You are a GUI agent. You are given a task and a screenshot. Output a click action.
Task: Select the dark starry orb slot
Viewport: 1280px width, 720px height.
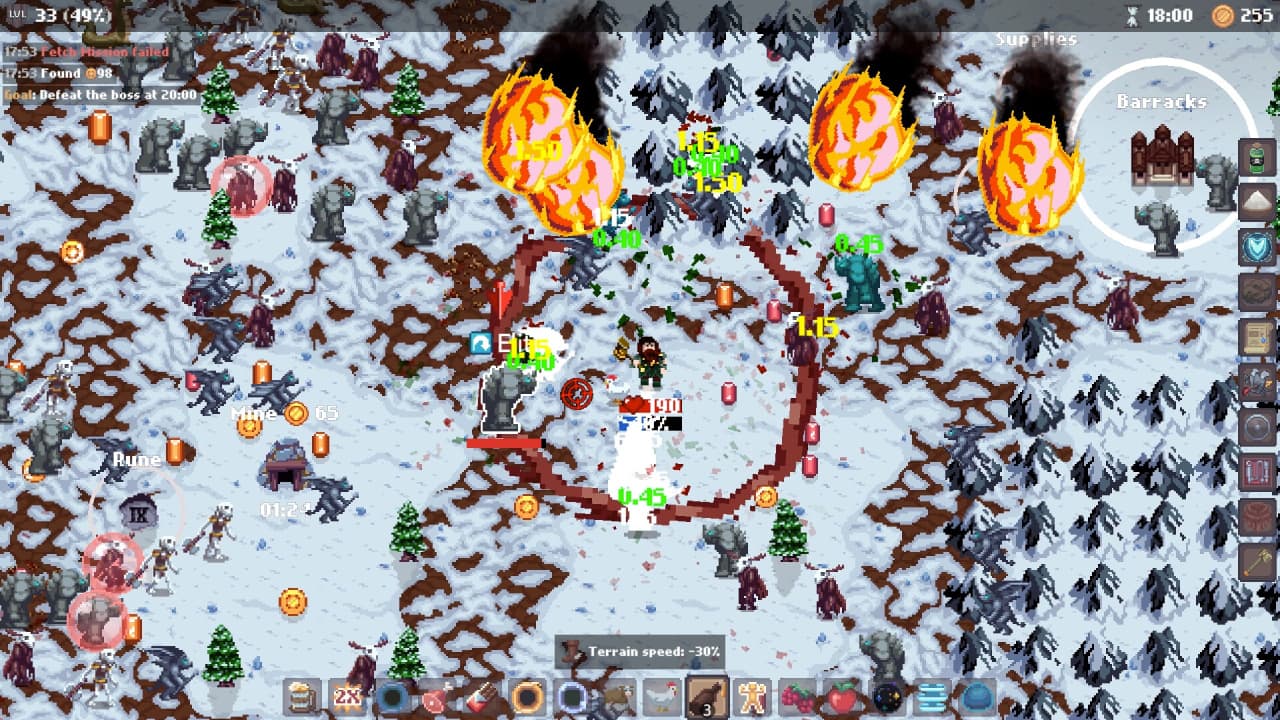pyautogui.click(x=887, y=697)
